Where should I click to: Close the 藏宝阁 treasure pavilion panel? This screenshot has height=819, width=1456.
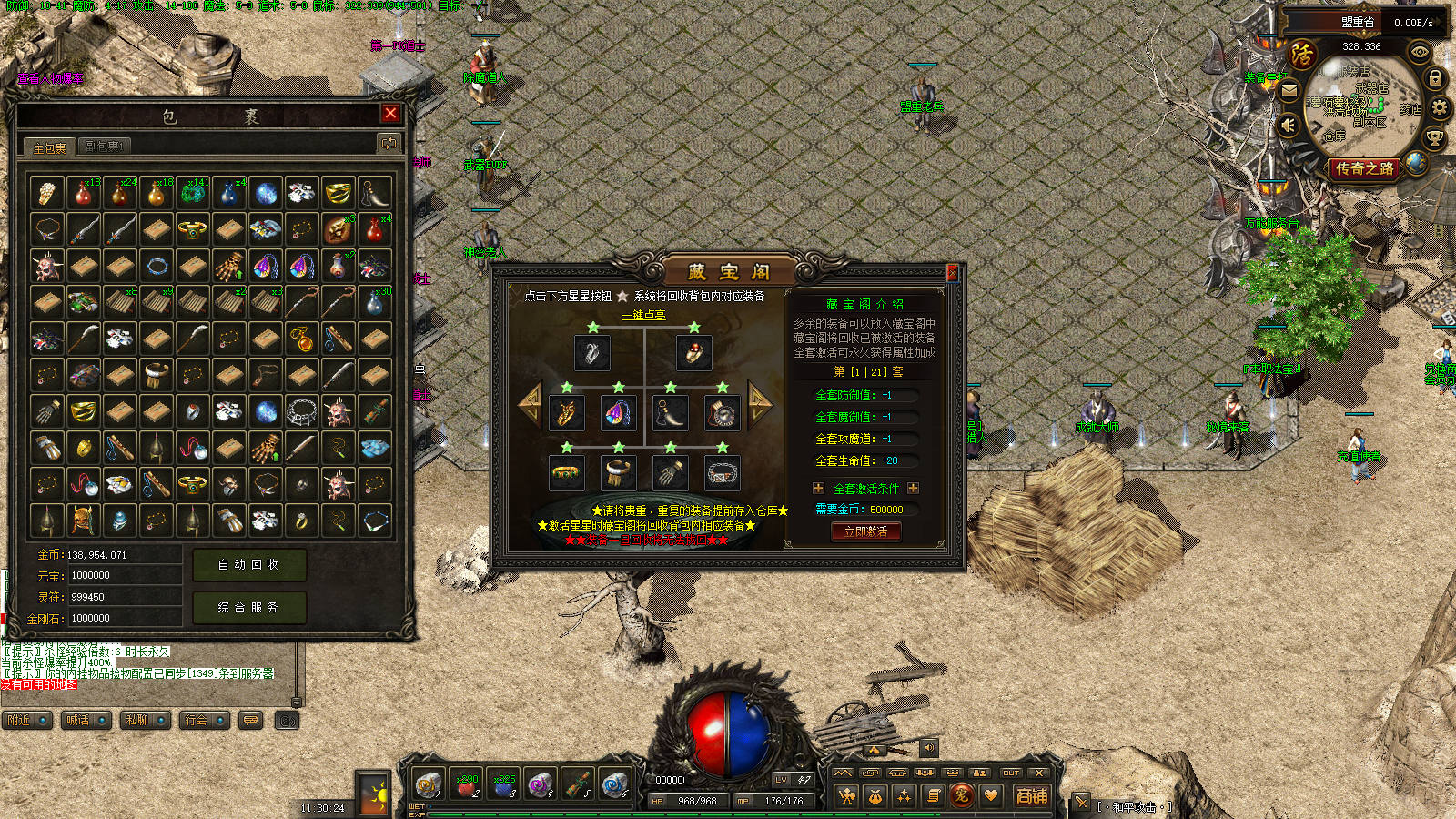952,272
